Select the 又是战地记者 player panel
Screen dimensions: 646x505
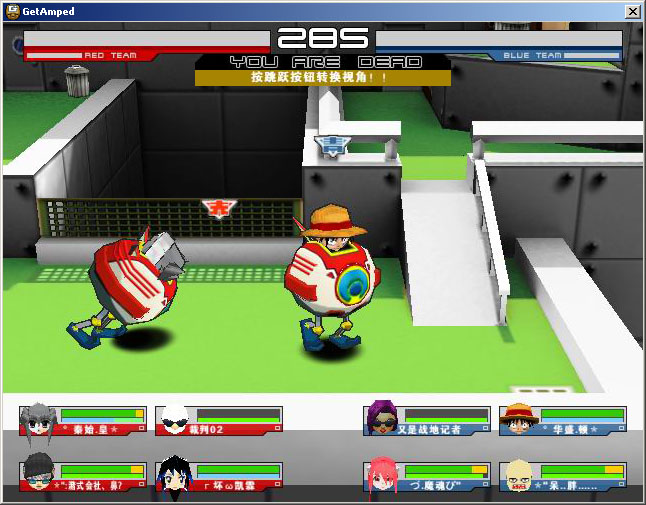pyautogui.click(x=427, y=420)
